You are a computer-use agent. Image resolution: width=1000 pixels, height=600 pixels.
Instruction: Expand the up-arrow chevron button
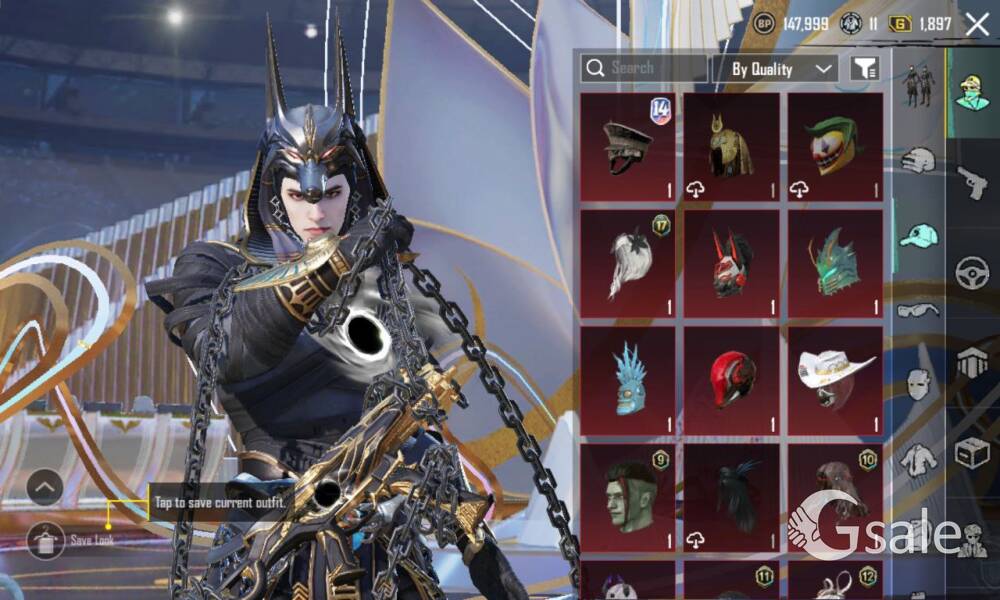coord(45,487)
